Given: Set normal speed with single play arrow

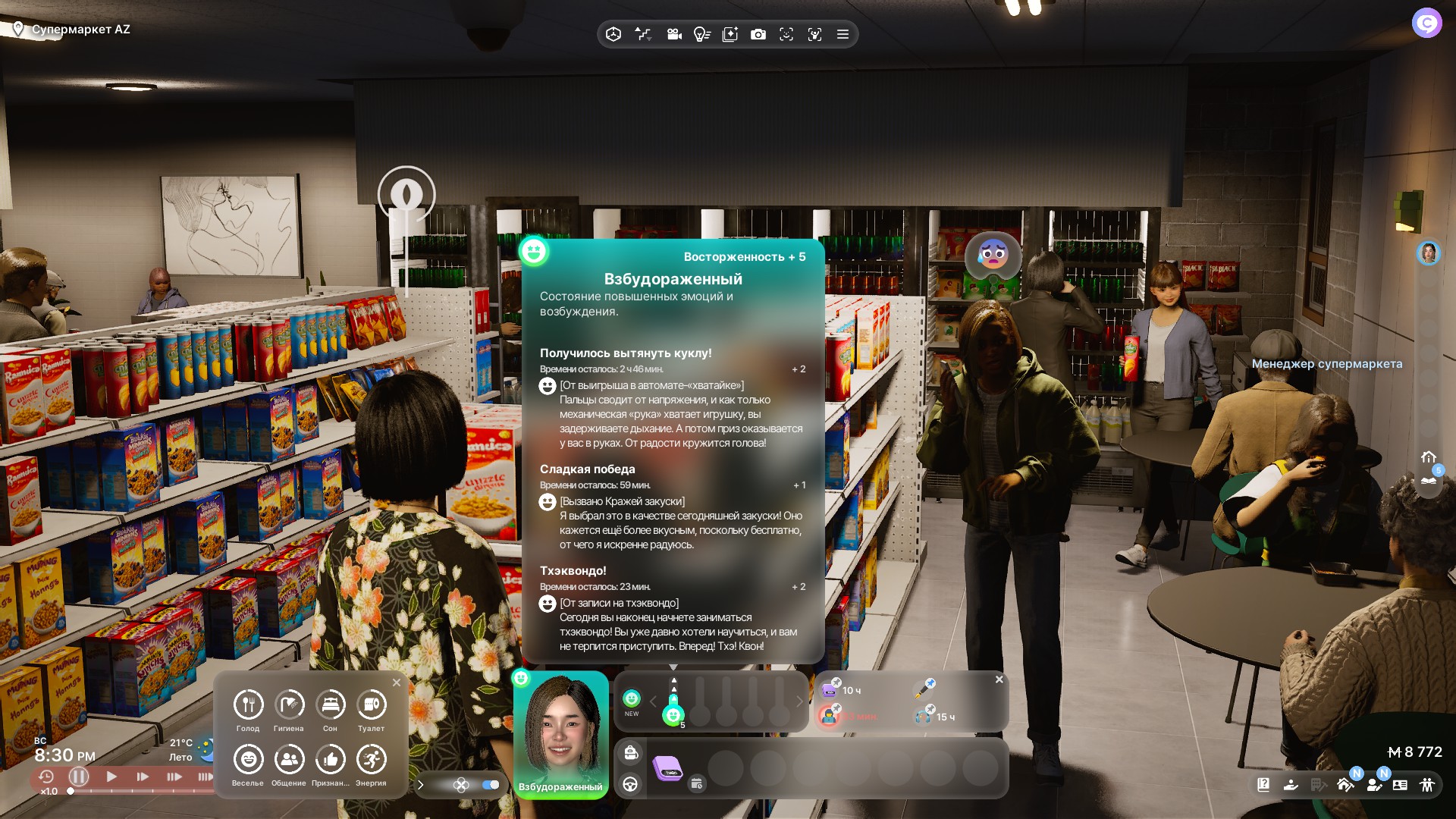Looking at the screenshot, I should [111, 777].
